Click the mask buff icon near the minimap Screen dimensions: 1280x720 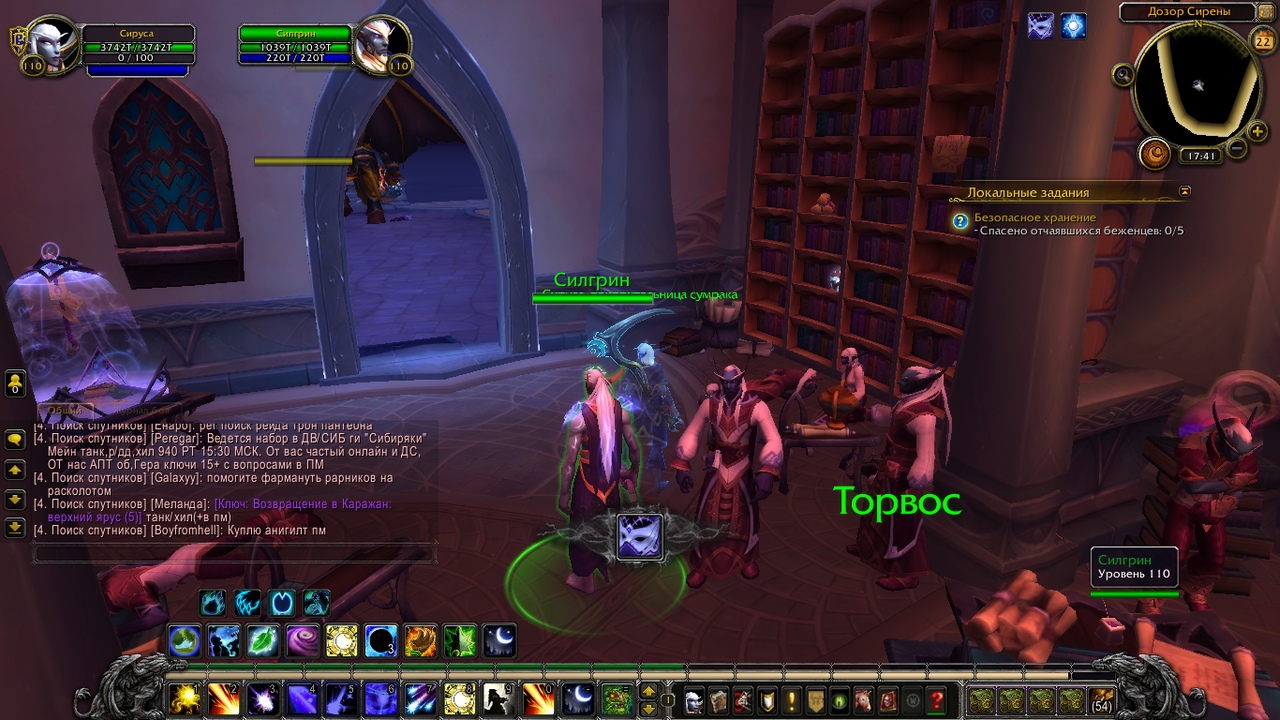[x=1041, y=26]
